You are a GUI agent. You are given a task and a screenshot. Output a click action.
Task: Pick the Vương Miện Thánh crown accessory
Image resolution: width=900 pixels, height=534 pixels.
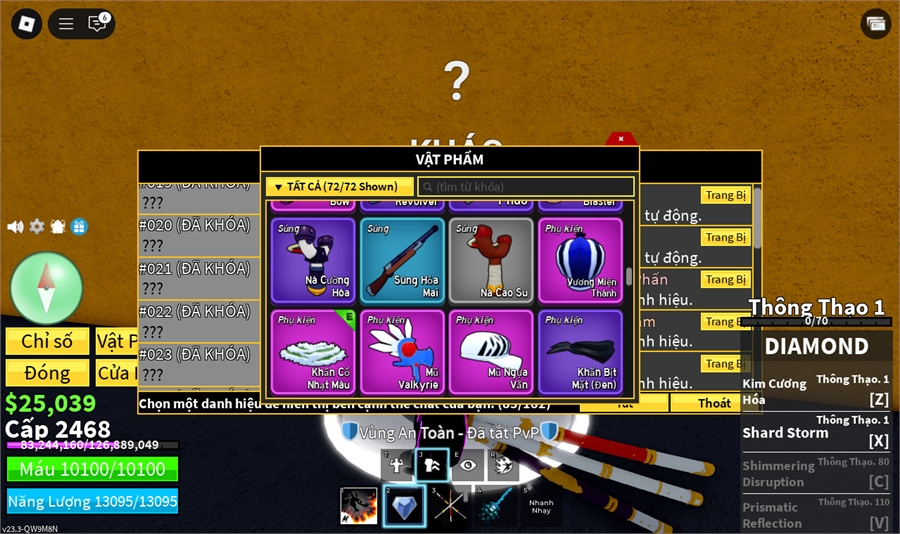[x=581, y=260]
